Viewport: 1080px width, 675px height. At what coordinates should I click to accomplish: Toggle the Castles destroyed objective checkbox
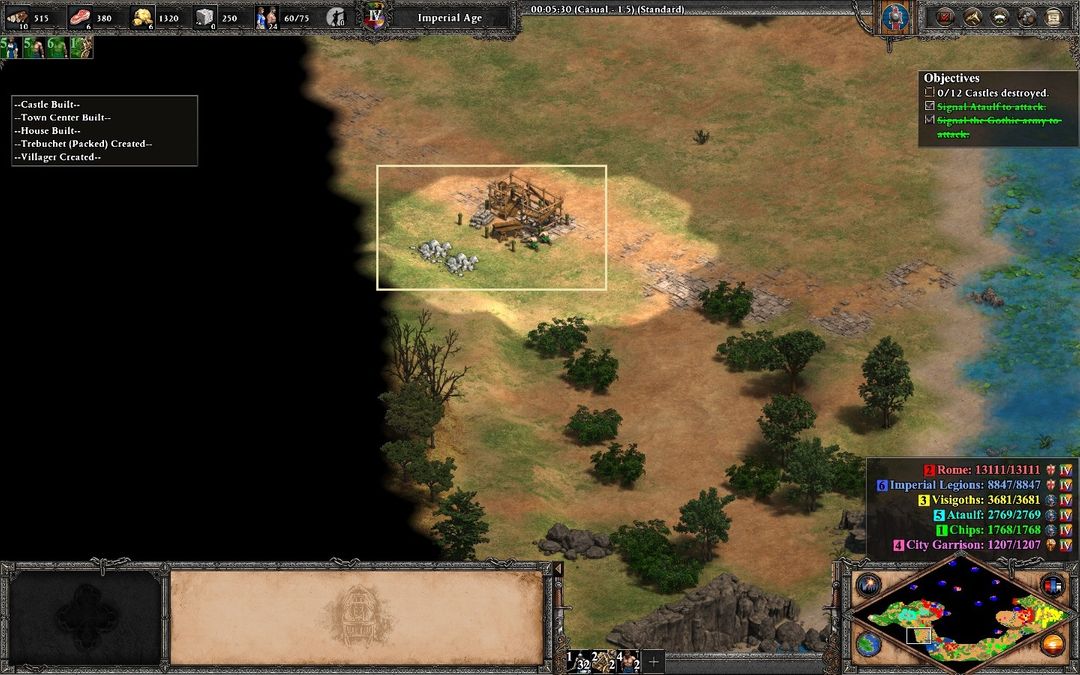930,93
